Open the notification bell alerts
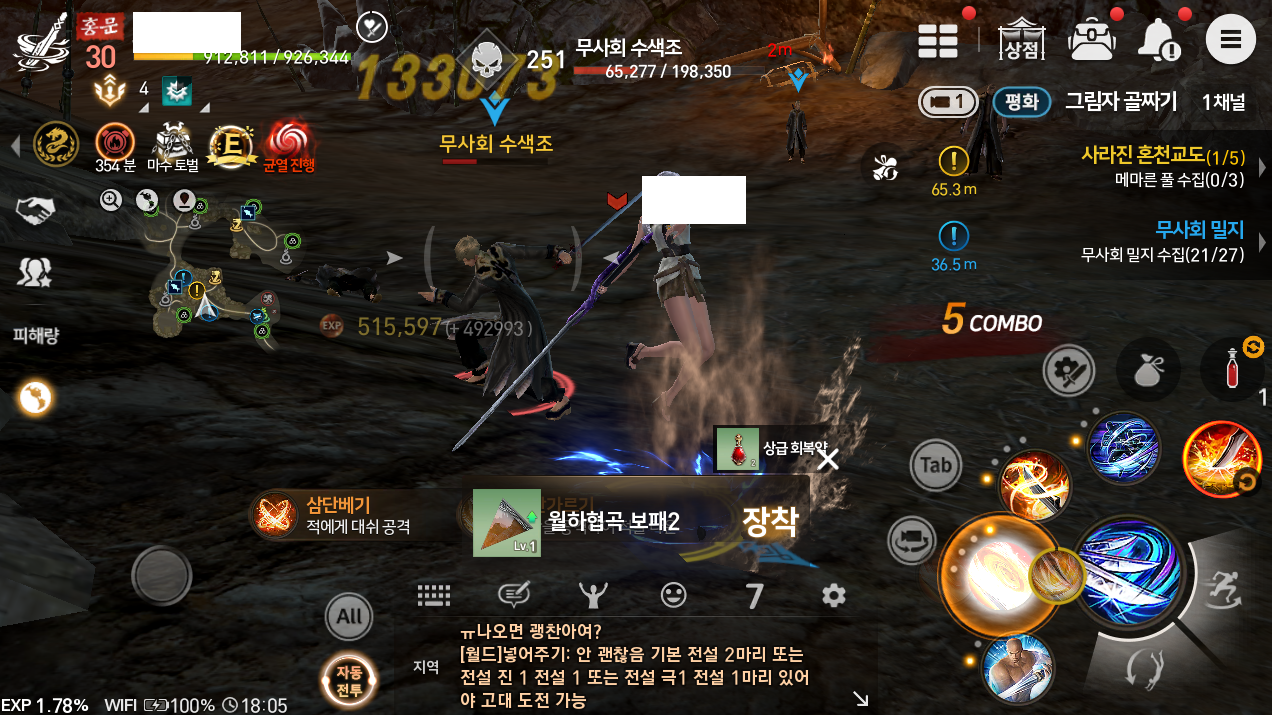1272x715 pixels. [x=1159, y=41]
